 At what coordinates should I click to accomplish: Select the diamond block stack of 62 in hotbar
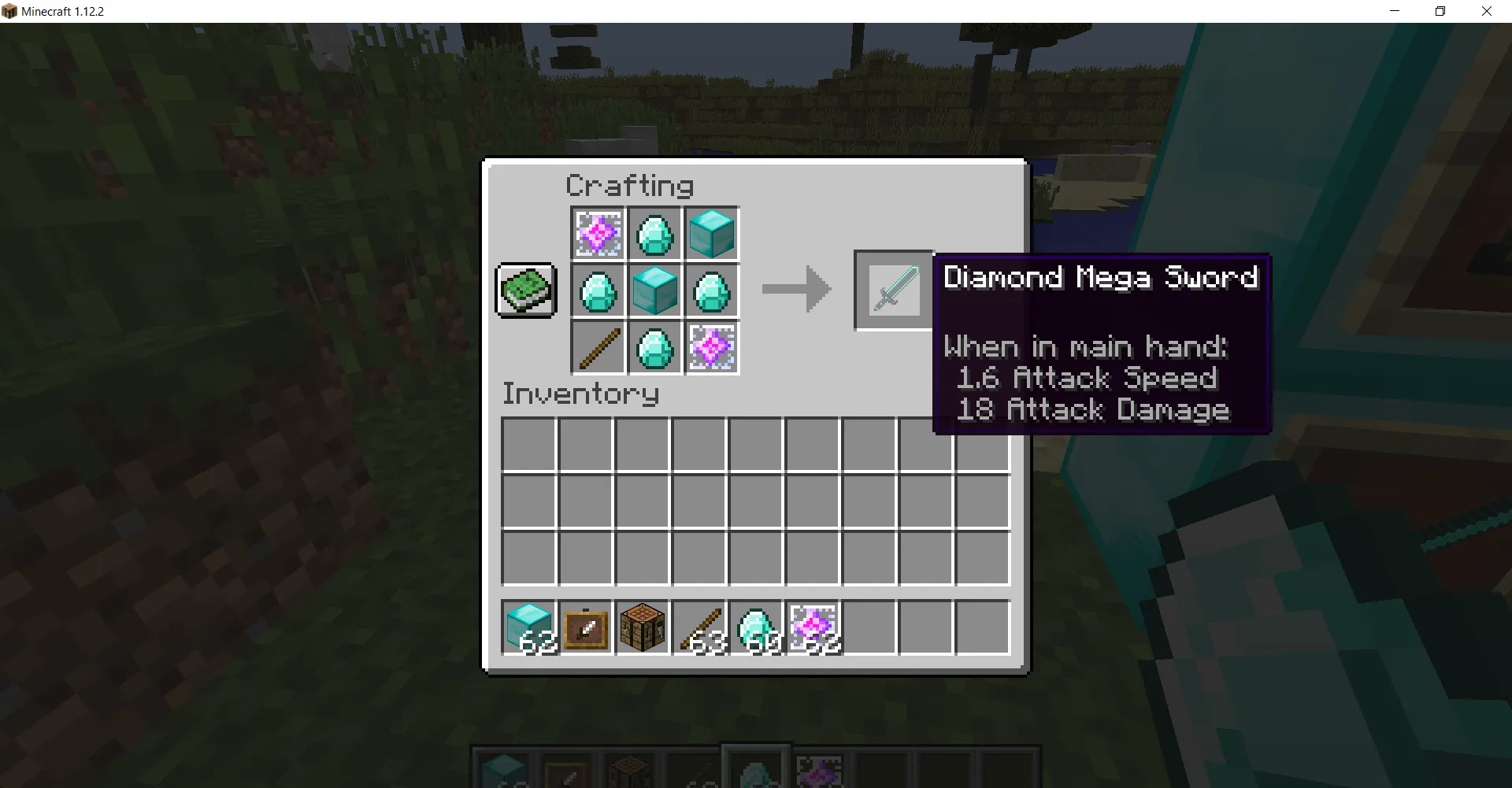[x=529, y=627]
